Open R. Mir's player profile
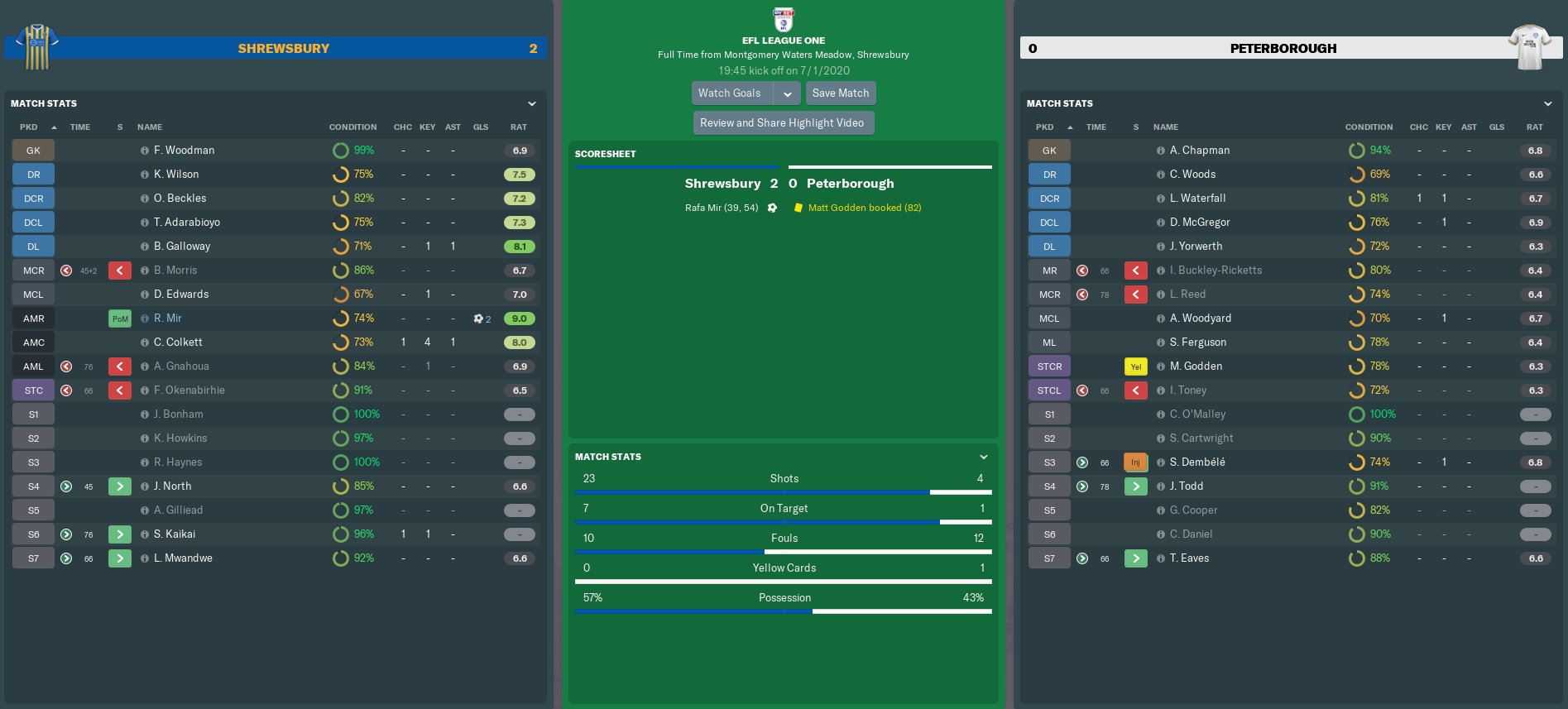1568x709 pixels. (x=168, y=319)
